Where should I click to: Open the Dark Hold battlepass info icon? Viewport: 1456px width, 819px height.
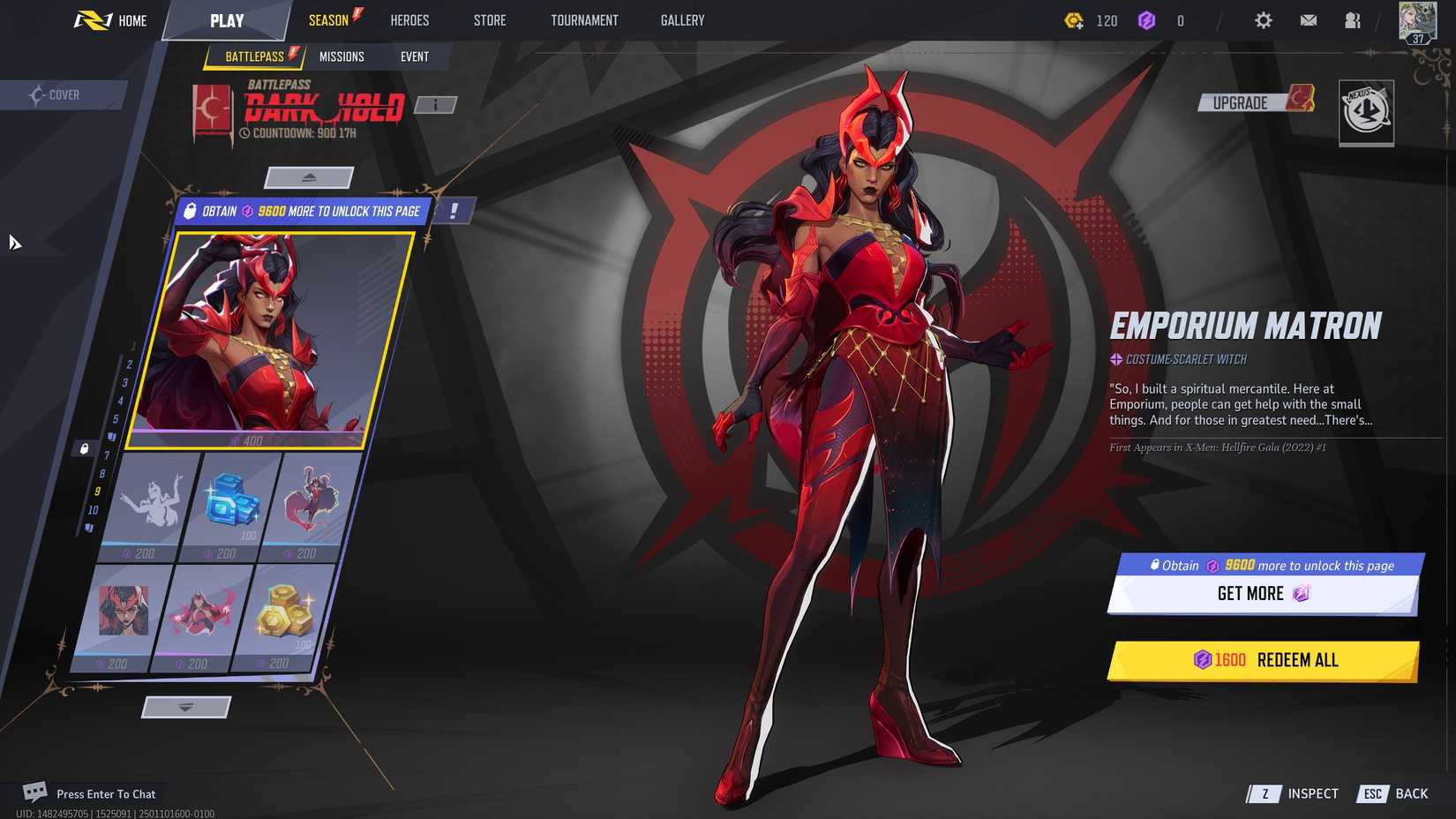434,104
